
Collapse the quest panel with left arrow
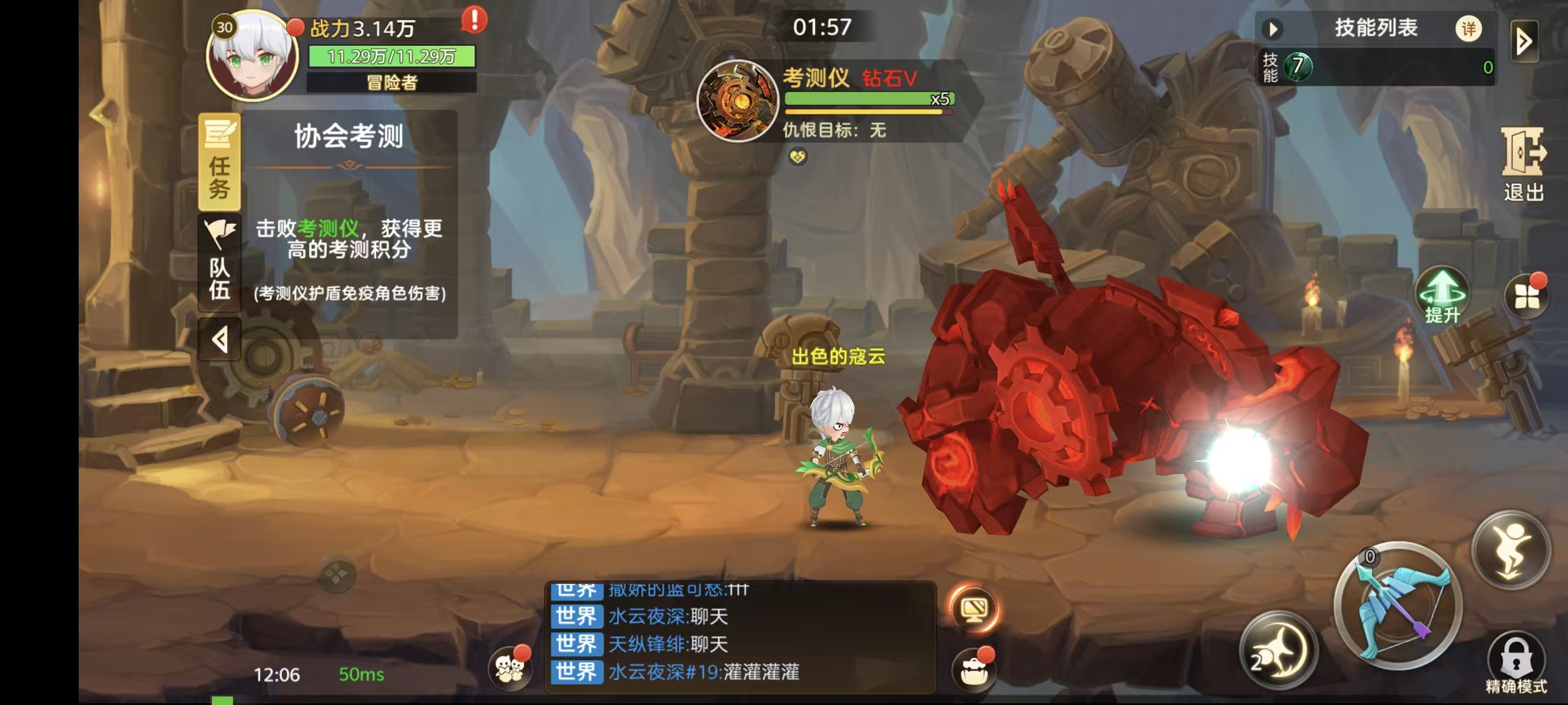point(220,340)
